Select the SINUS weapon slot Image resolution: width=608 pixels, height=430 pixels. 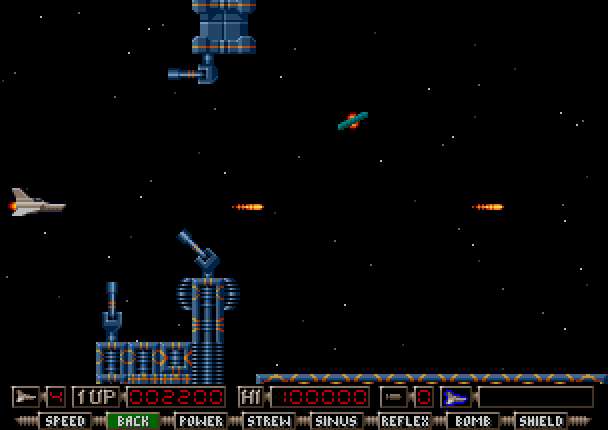[x=337, y=421]
